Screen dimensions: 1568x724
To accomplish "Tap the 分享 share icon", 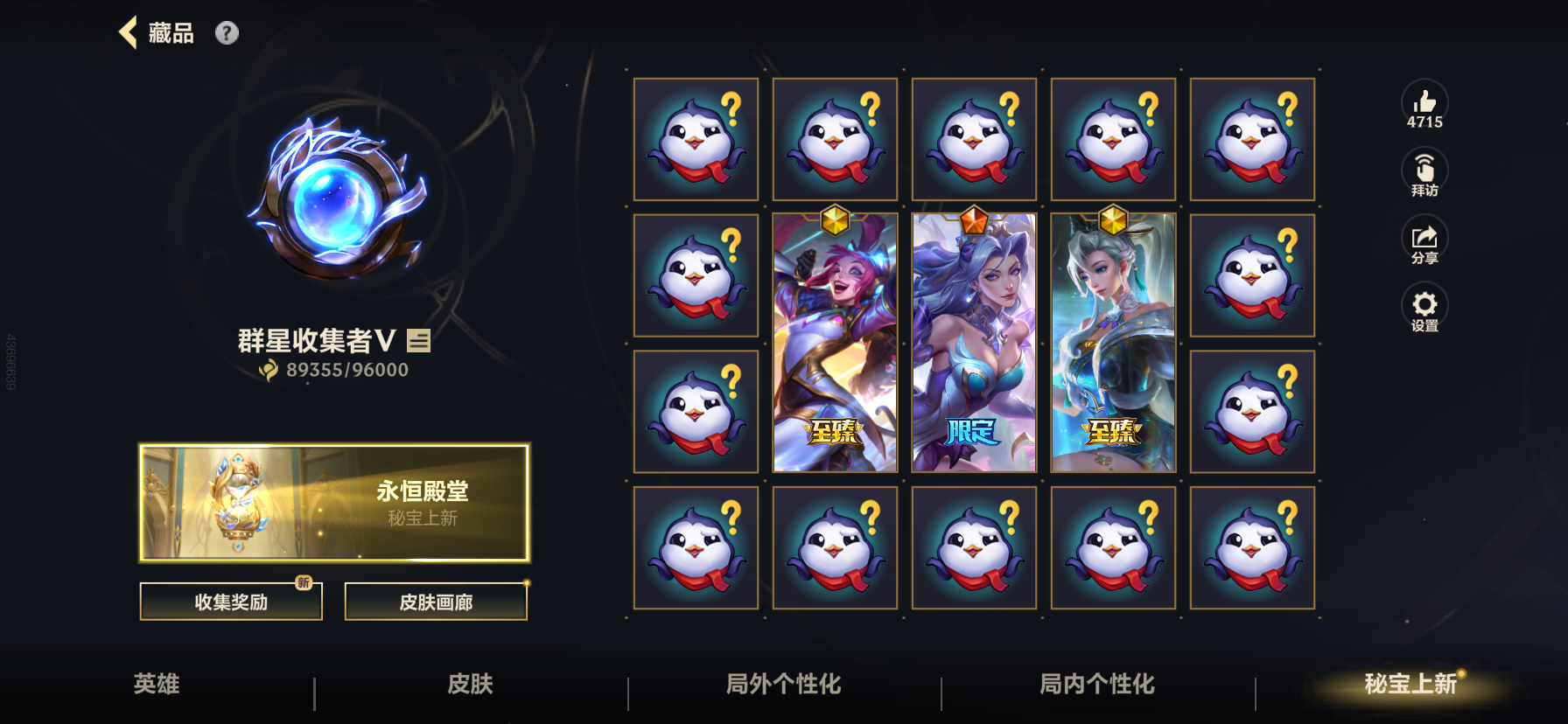I will pos(1424,238).
